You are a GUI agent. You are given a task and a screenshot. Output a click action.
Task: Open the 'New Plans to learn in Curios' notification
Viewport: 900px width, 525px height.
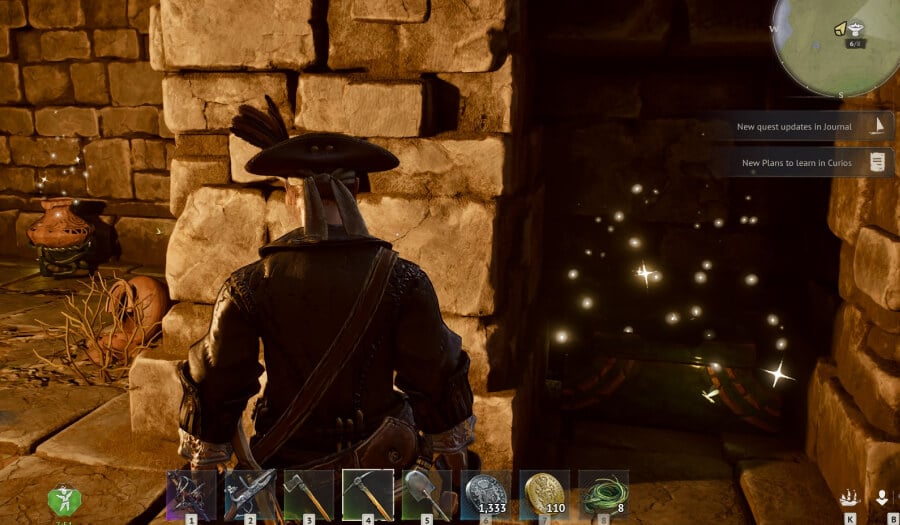point(806,162)
